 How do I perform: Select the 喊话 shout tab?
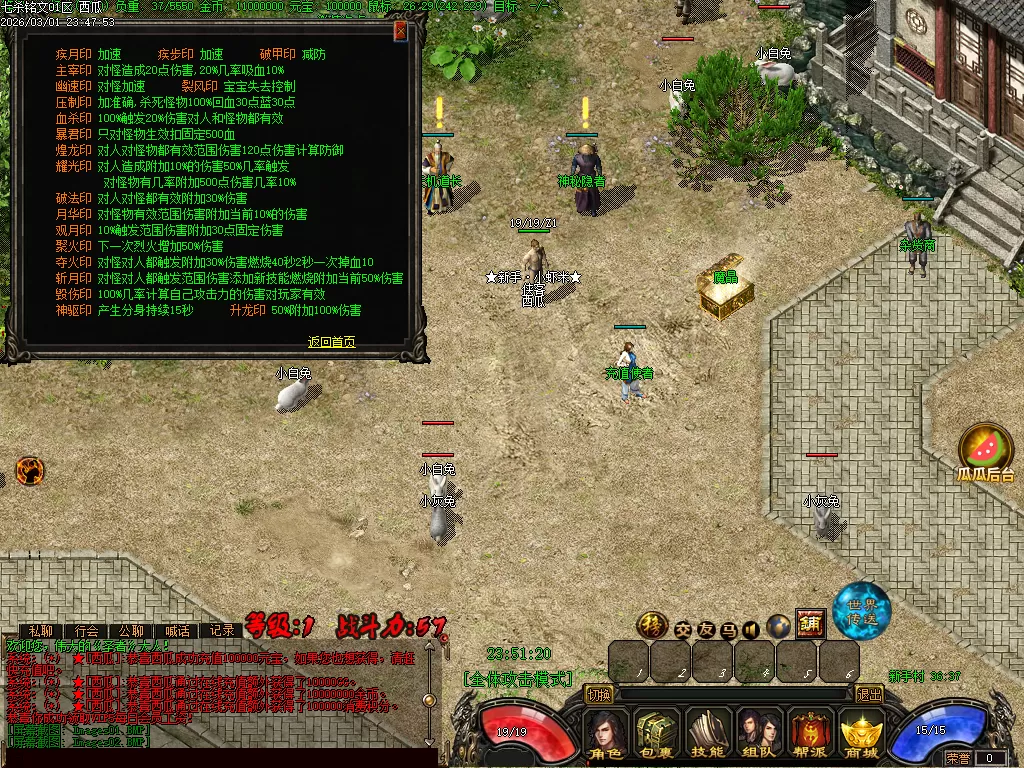[x=177, y=631]
